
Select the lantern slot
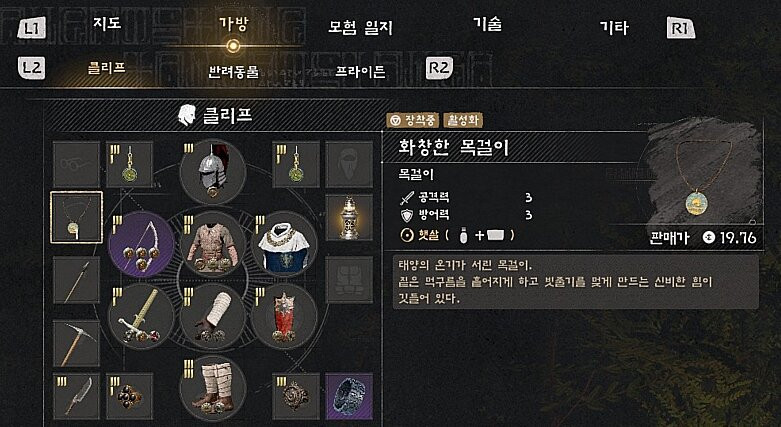[347, 217]
